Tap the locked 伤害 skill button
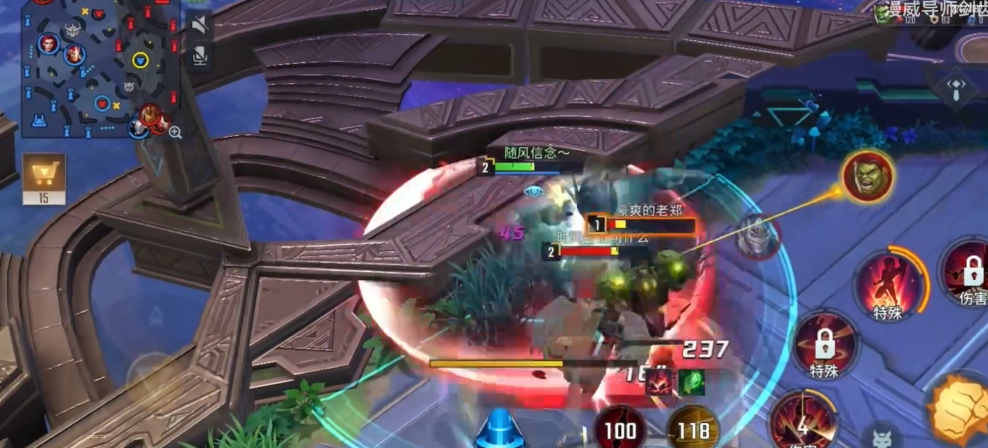Image resolution: width=988 pixels, height=448 pixels. 968,271
